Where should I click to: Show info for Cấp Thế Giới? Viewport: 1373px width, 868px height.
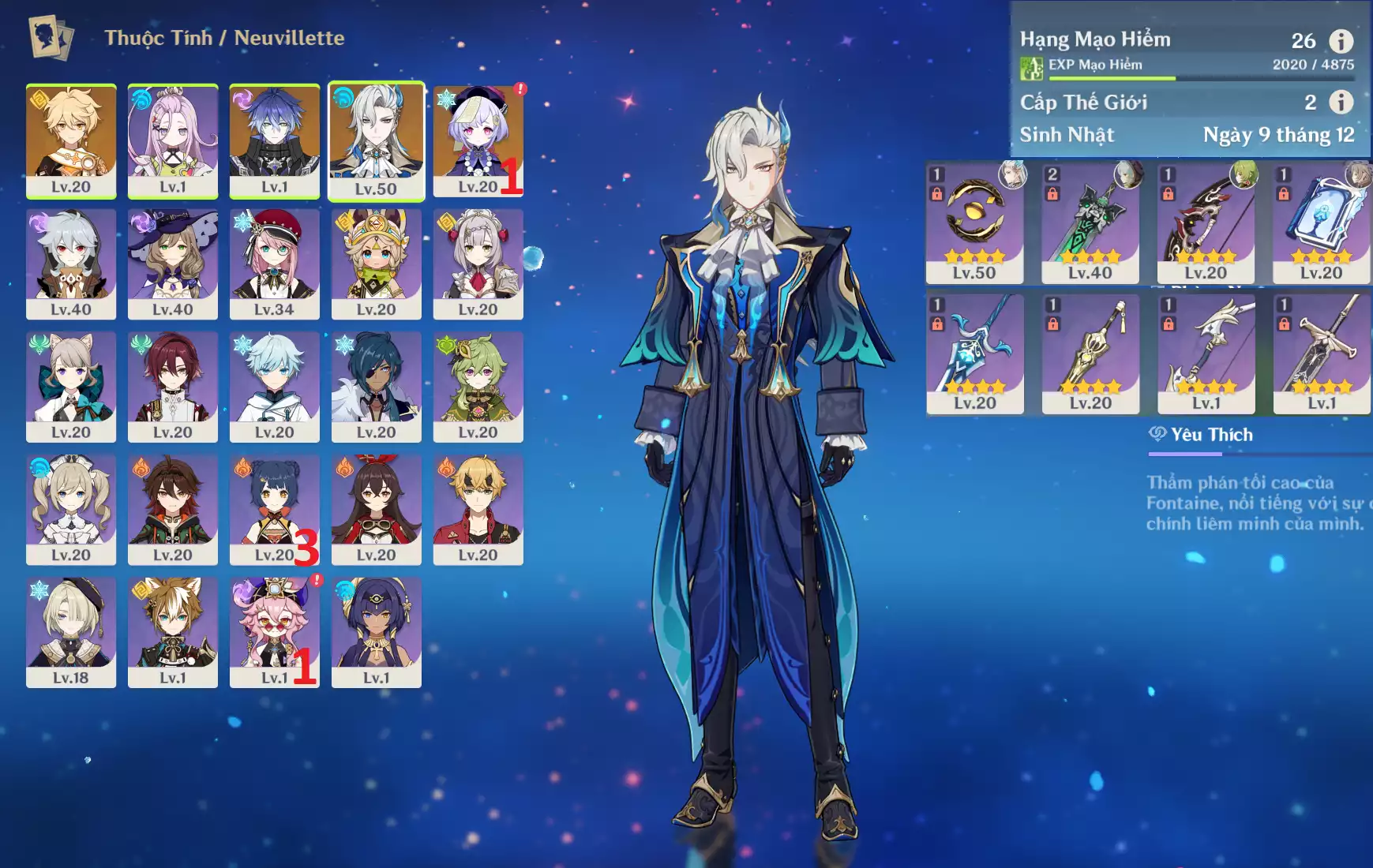[x=1341, y=102]
